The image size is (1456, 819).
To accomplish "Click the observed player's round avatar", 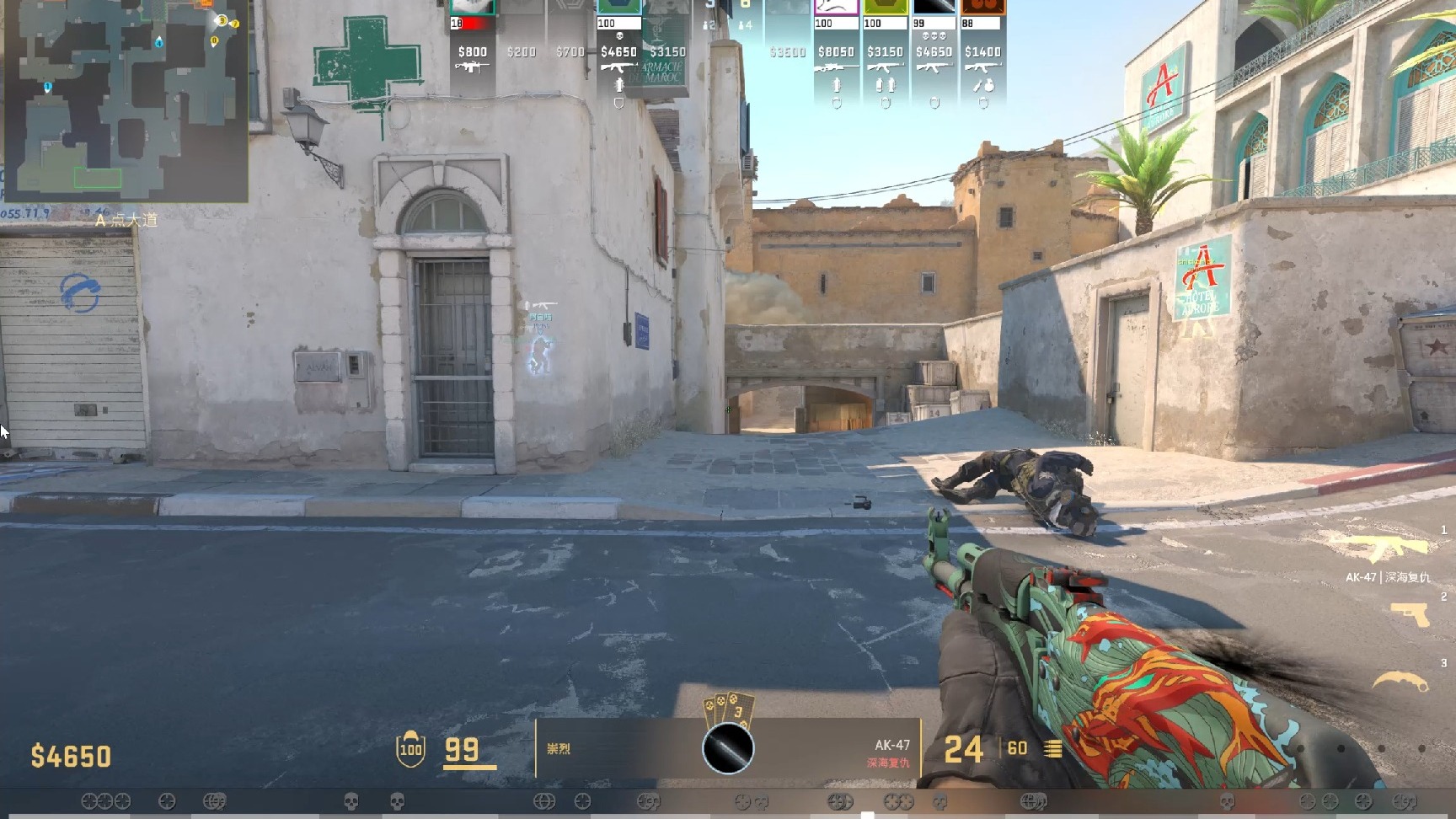I will (728, 748).
